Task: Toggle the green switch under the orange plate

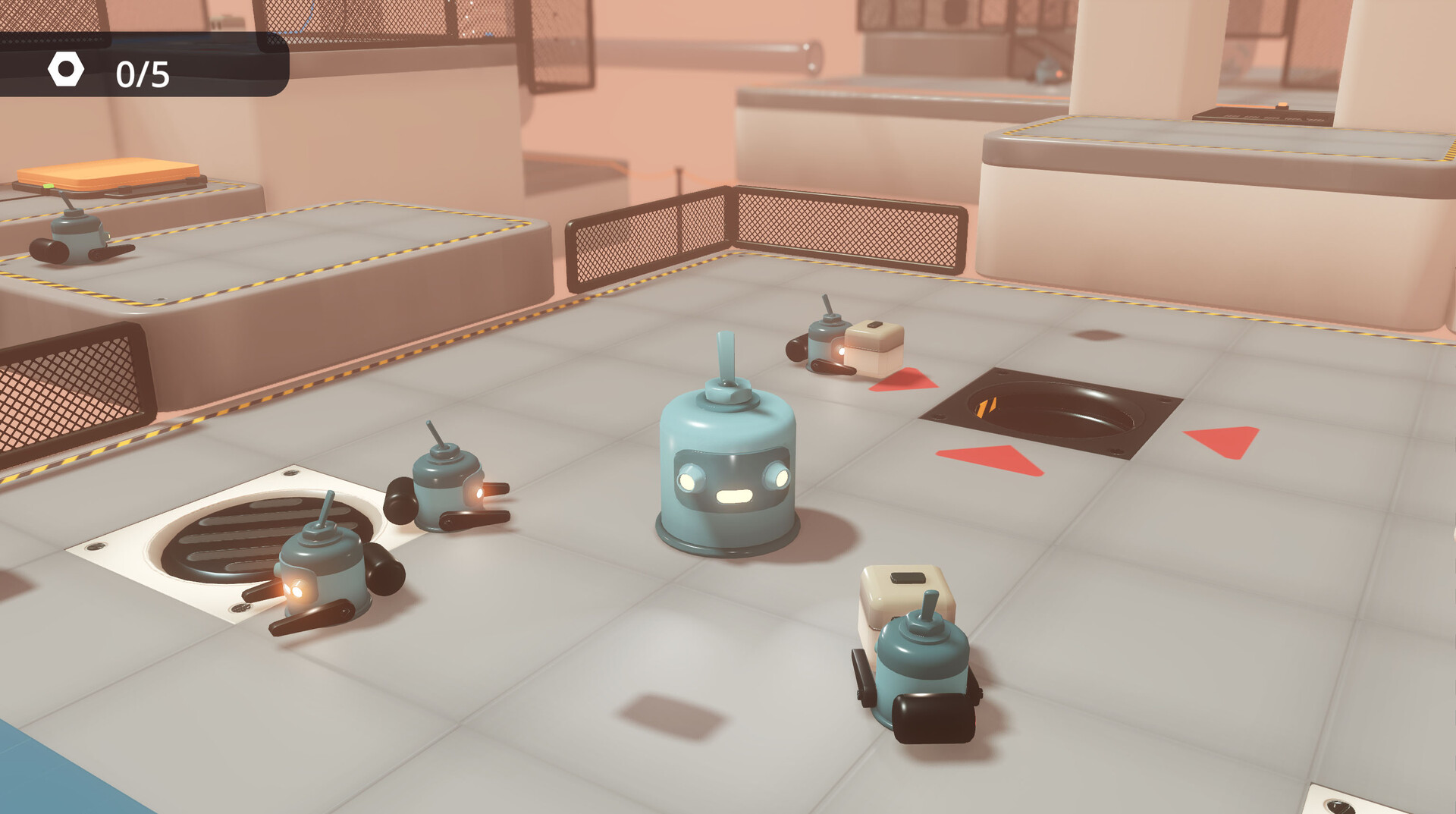Action: pos(49,186)
